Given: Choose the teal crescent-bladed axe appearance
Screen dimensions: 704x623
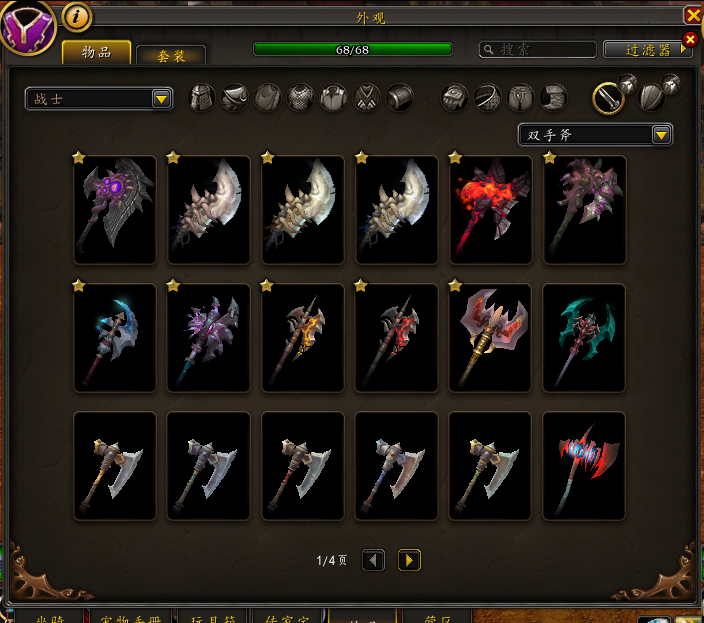Looking at the screenshot, I should [585, 337].
